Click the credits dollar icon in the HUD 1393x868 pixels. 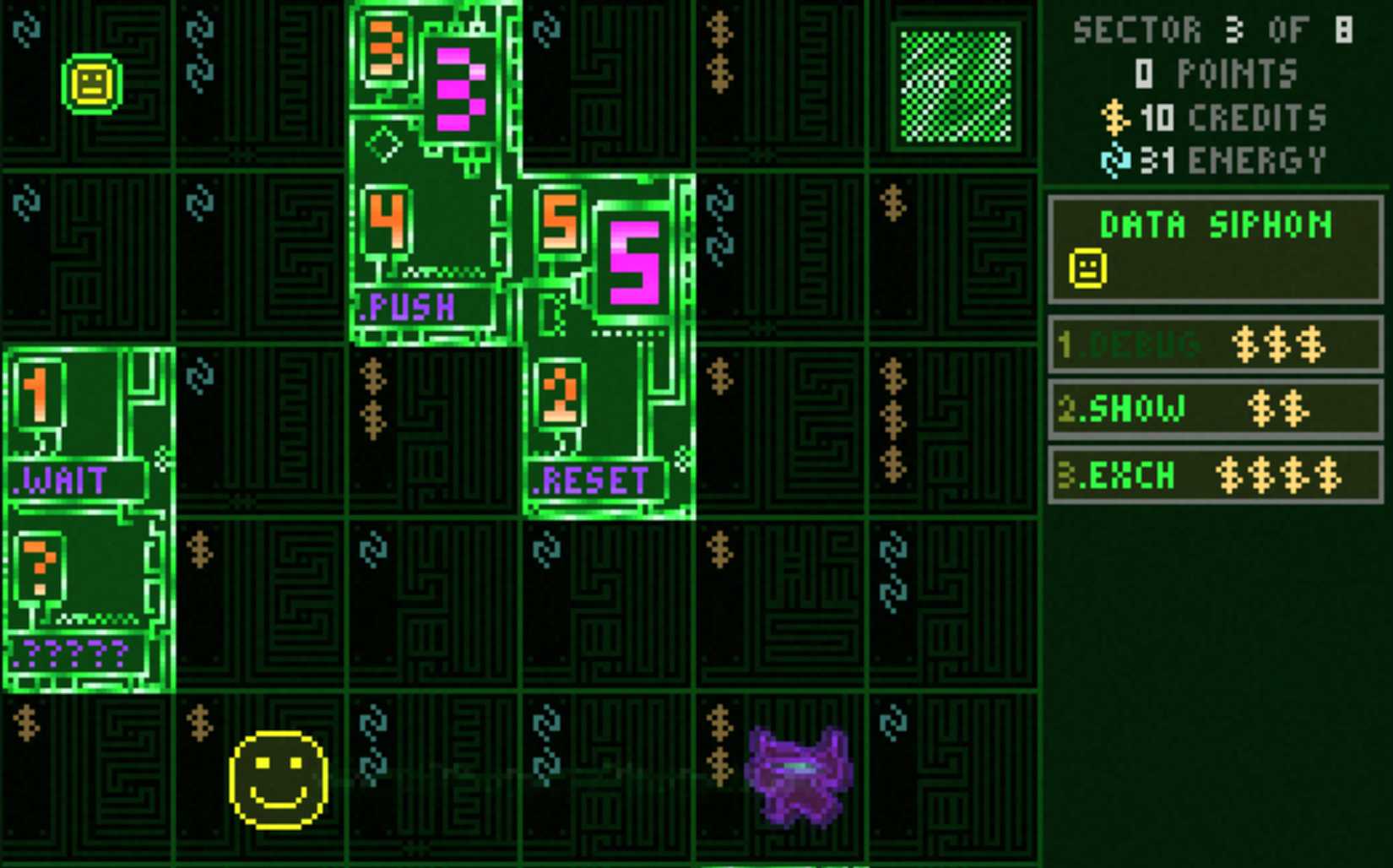point(1114,118)
